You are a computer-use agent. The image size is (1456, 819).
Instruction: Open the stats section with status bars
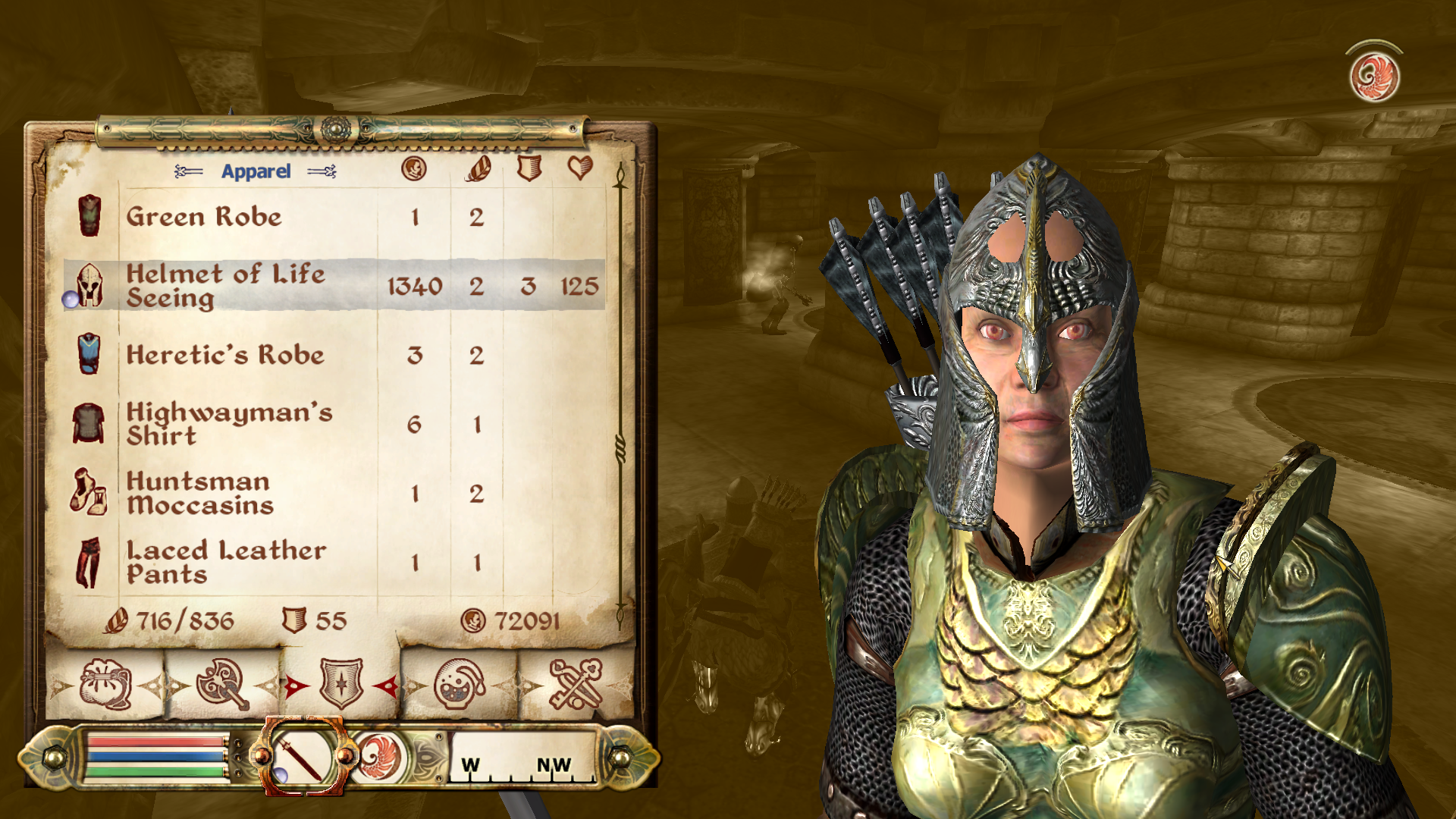(158, 757)
